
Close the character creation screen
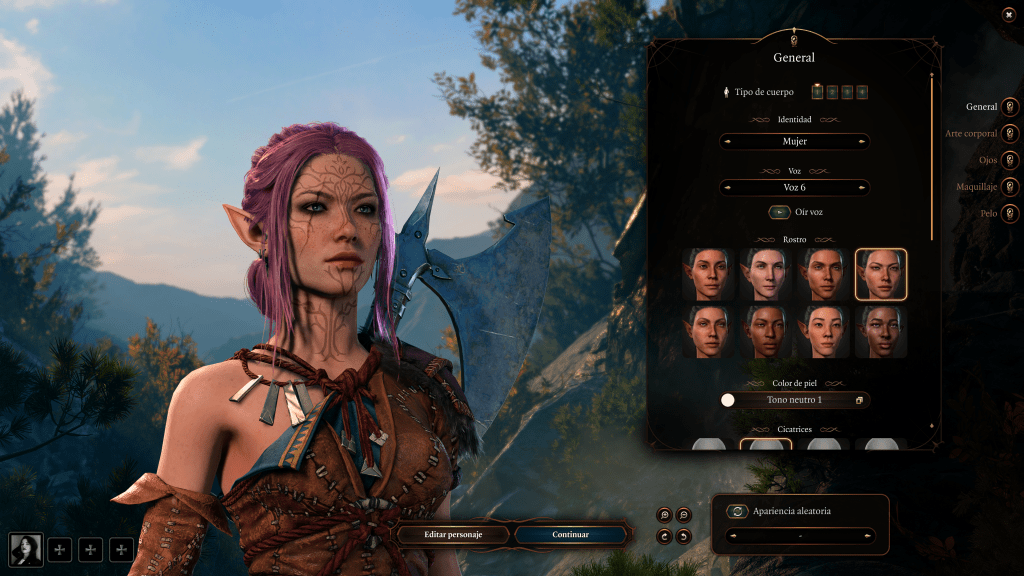coord(1008,14)
